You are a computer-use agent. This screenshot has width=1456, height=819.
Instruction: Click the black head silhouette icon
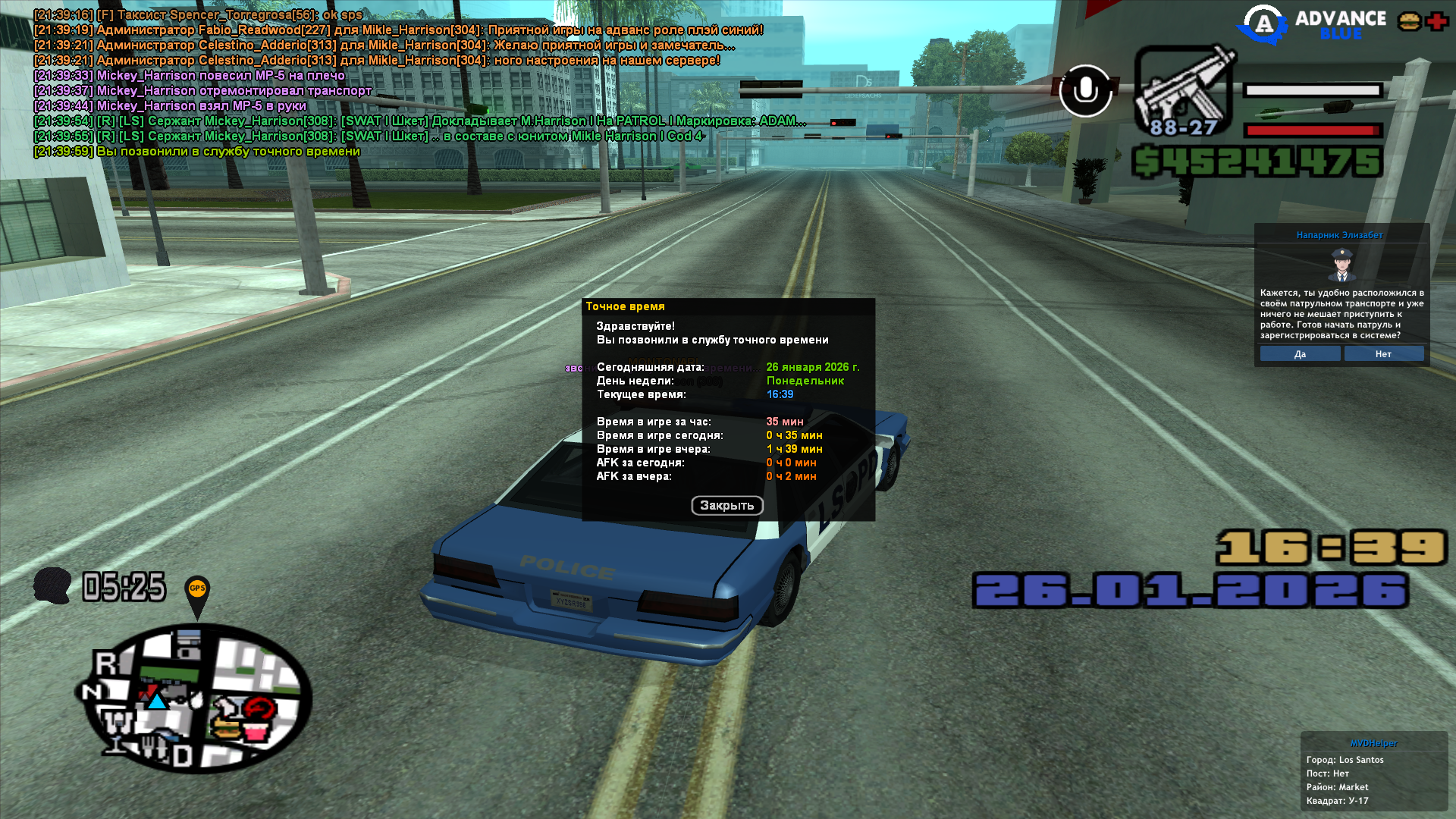coord(52,586)
